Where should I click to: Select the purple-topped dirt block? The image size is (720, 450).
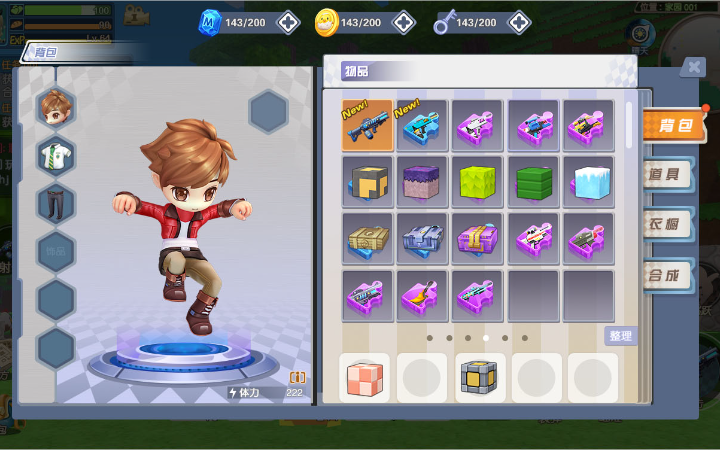click(x=422, y=182)
